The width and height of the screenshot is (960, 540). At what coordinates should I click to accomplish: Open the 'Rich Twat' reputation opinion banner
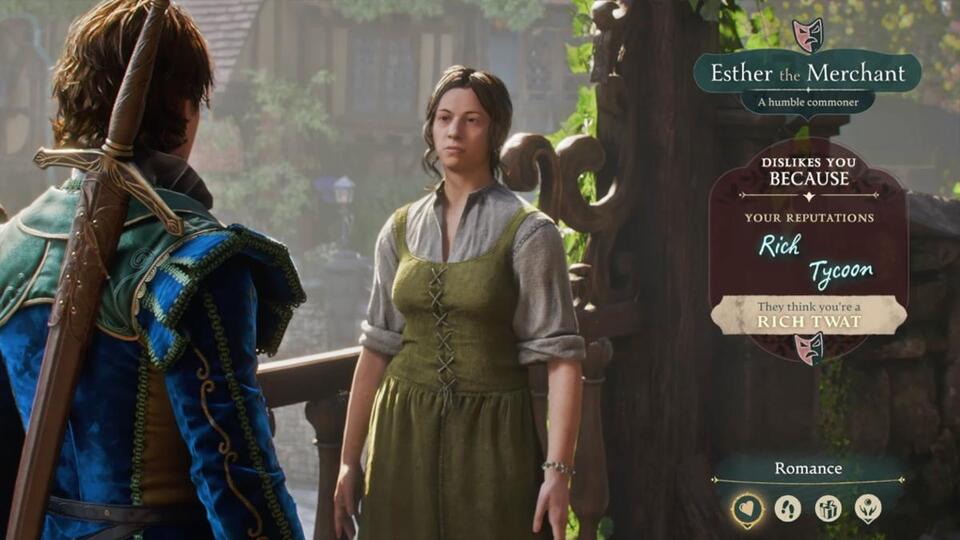point(808,315)
